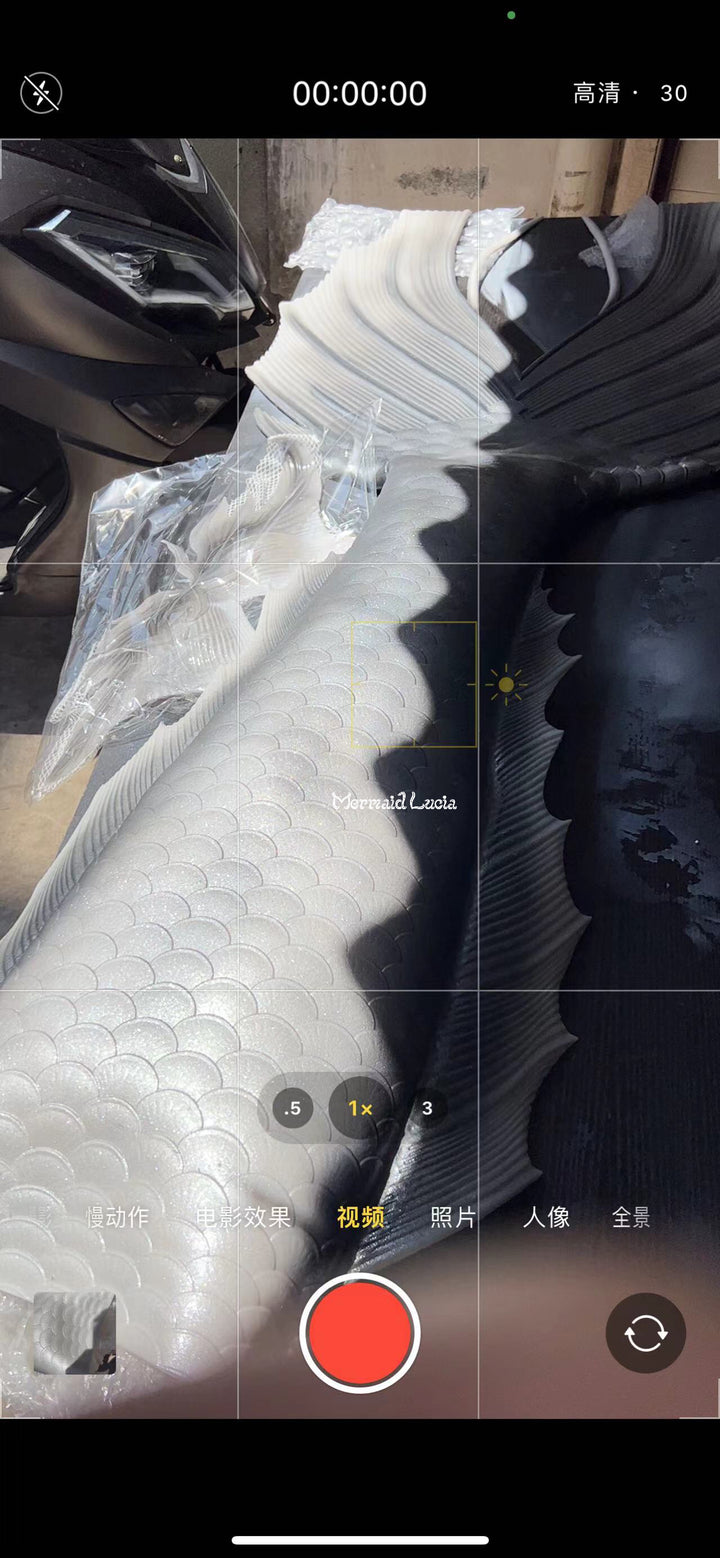The height and width of the screenshot is (1558, 720).
Task: Switch to 电影效果 cinematic mode
Action: (243, 1217)
